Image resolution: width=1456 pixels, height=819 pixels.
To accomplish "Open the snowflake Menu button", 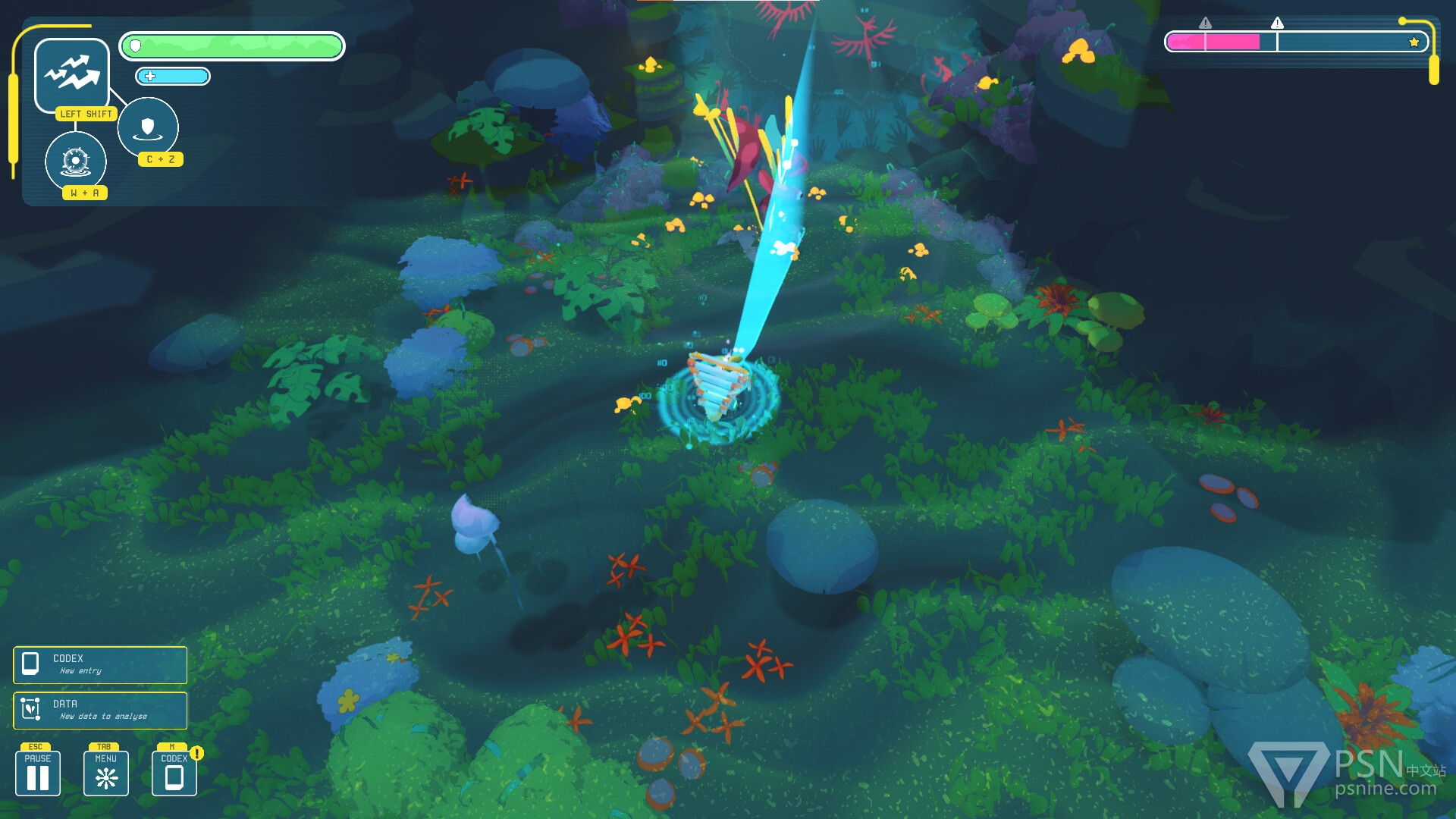I will tap(106, 773).
